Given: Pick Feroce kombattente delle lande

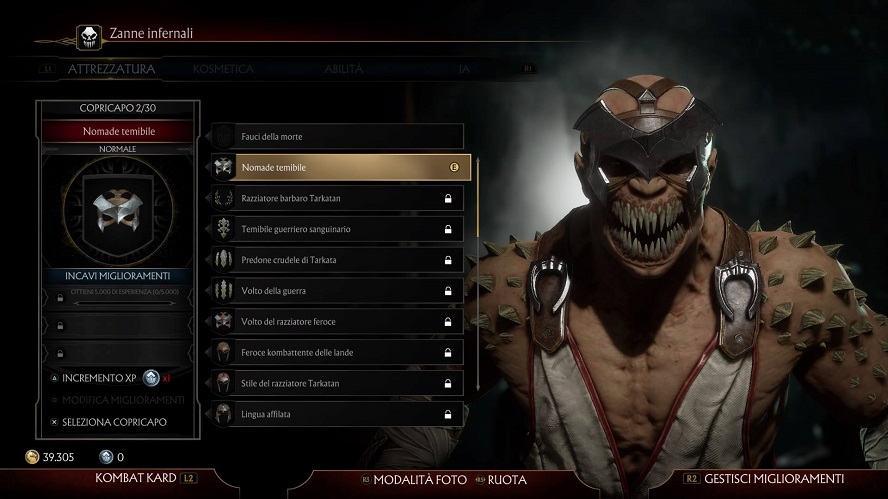Looking at the screenshot, I should pyautogui.click(x=337, y=353).
